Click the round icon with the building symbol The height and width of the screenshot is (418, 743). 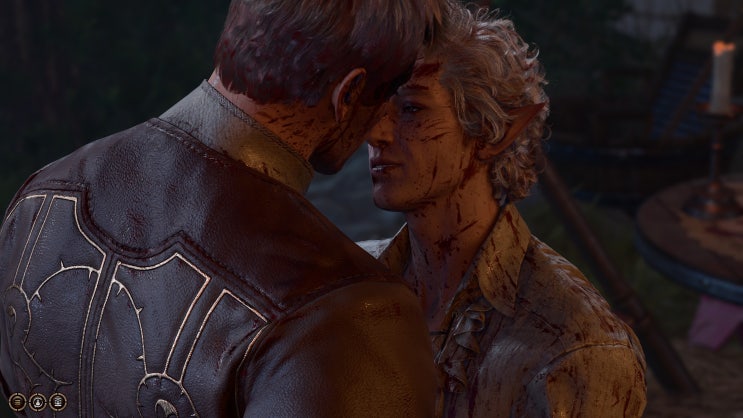click(x=58, y=401)
